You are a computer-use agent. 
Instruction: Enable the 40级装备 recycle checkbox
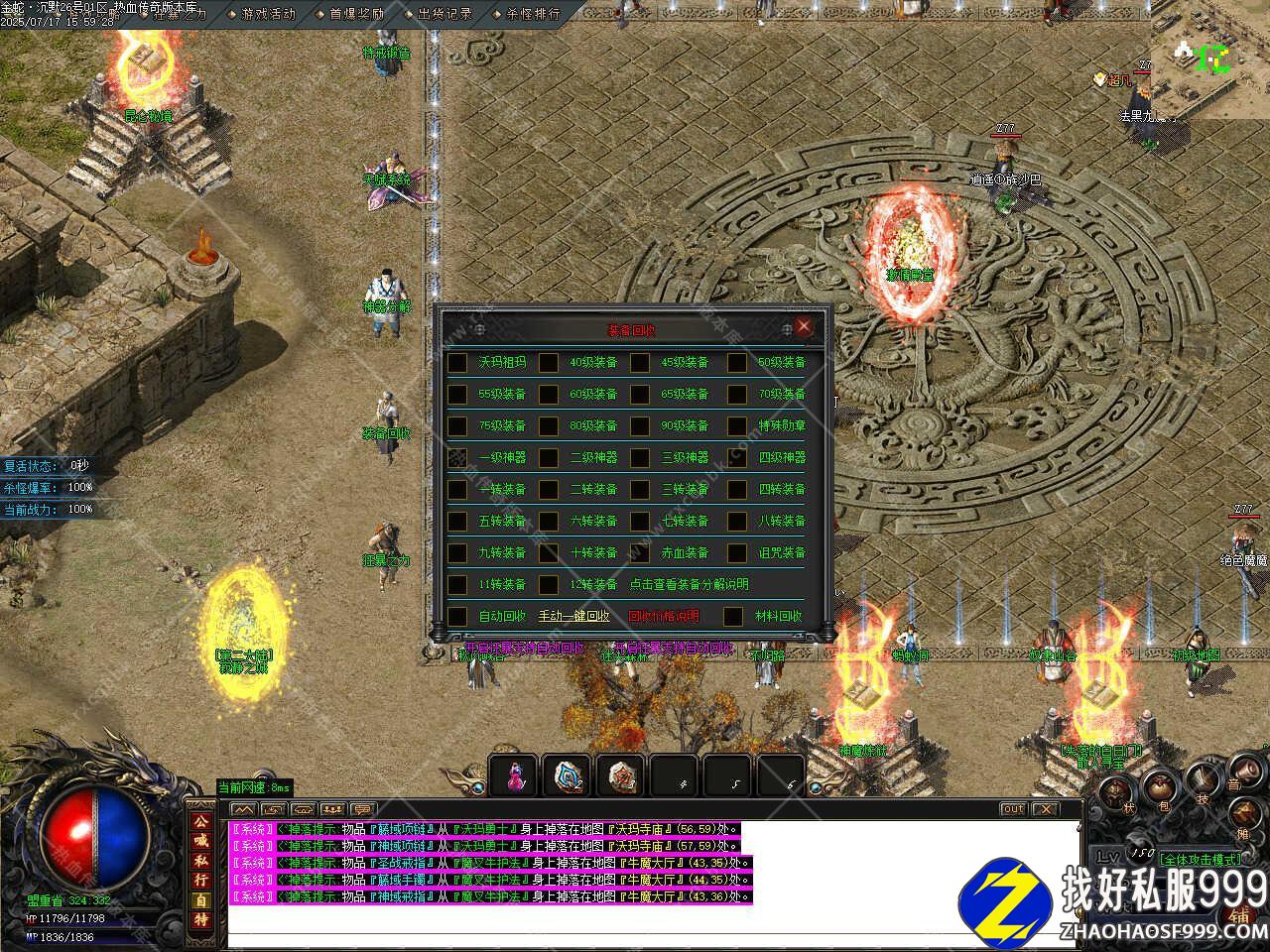(x=549, y=363)
